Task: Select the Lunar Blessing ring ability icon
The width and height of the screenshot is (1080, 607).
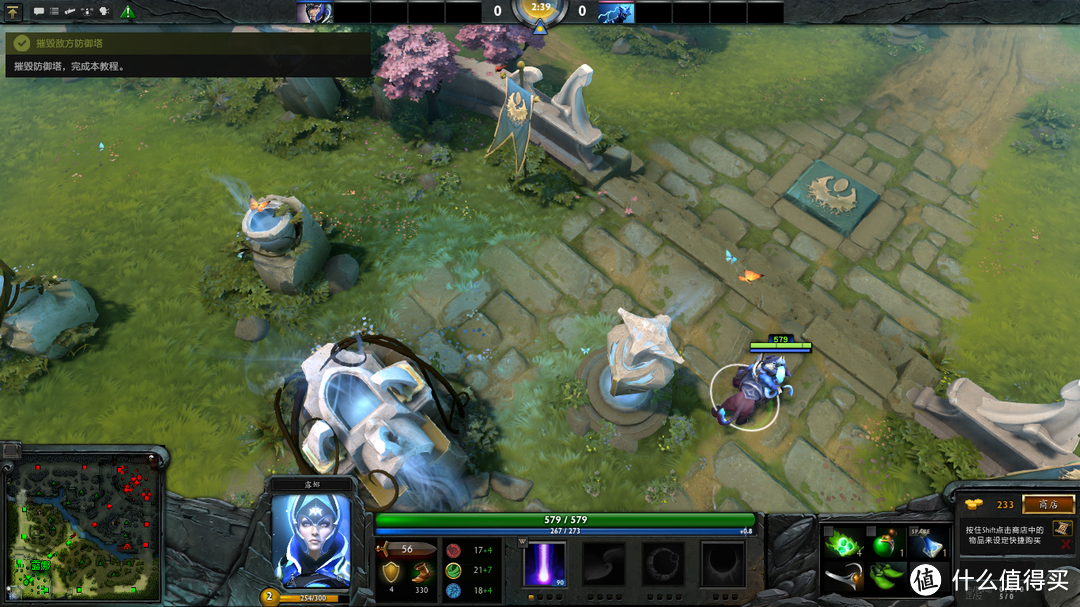Action: tap(662, 563)
